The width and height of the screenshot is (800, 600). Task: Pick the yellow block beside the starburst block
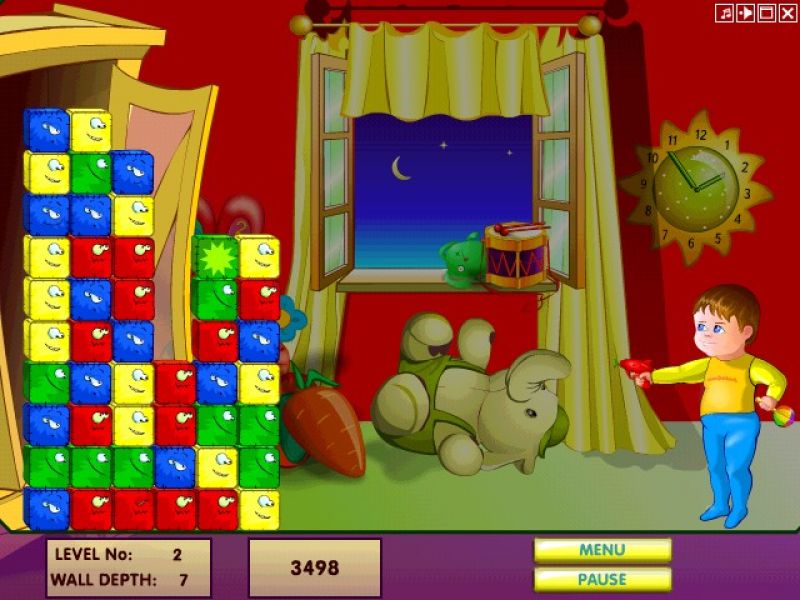coord(258,257)
